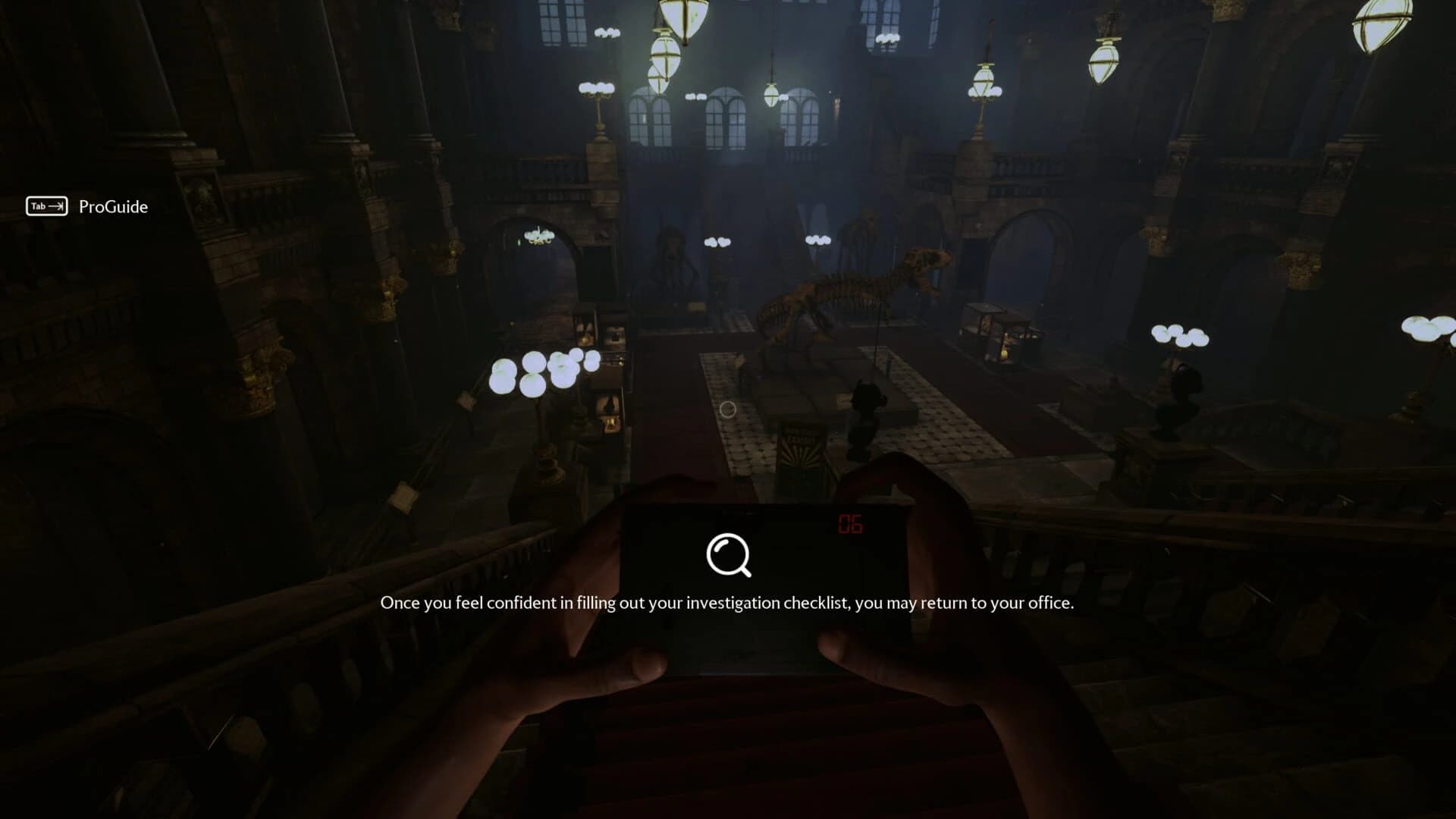
Task: Select the Tab key icon next to ProGuide
Action: tap(45, 206)
